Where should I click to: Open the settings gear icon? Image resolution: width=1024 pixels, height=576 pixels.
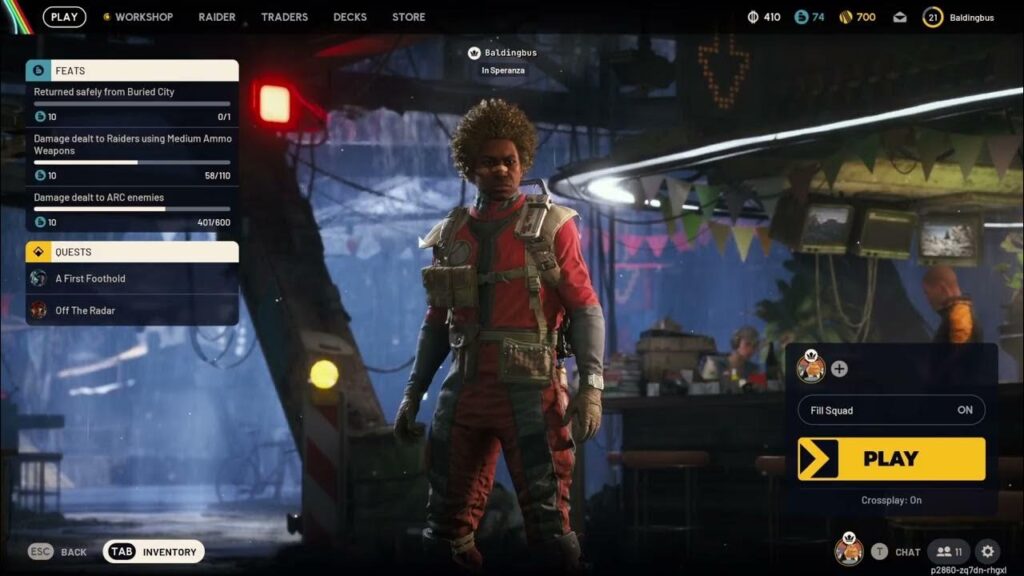click(x=987, y=551)
